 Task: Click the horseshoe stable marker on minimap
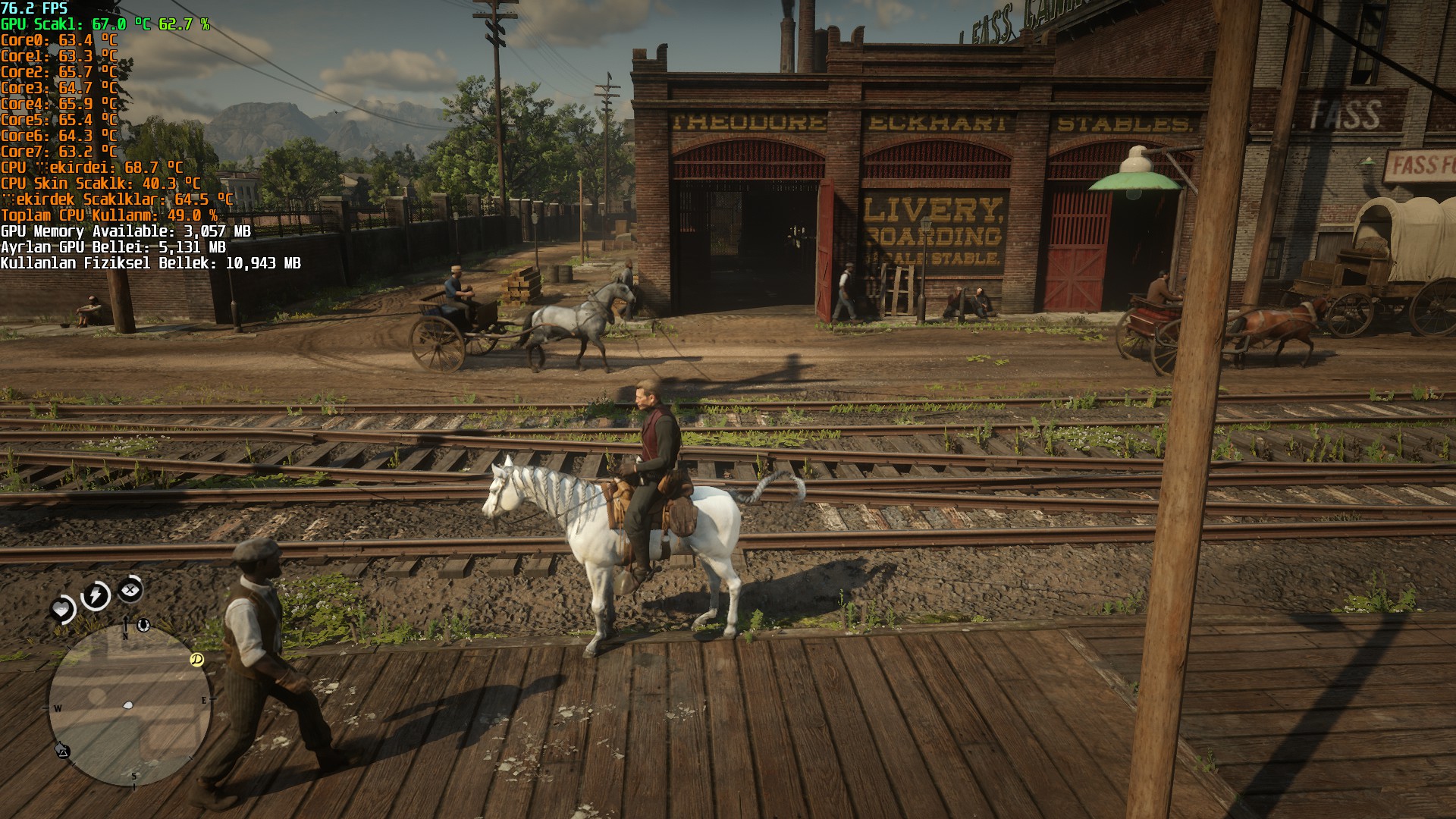(143, 625)
